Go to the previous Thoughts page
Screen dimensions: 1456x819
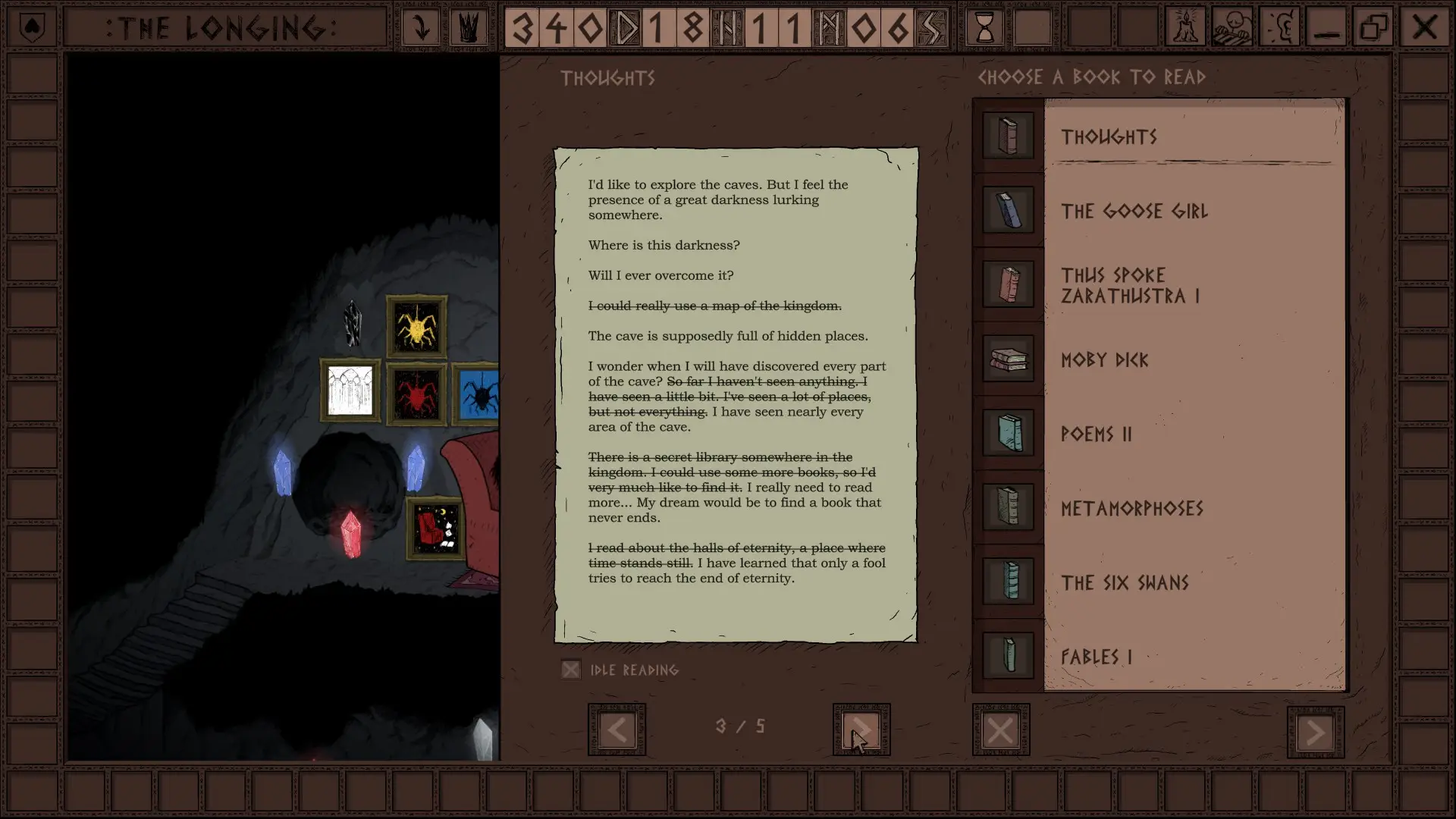pos(617,730)
